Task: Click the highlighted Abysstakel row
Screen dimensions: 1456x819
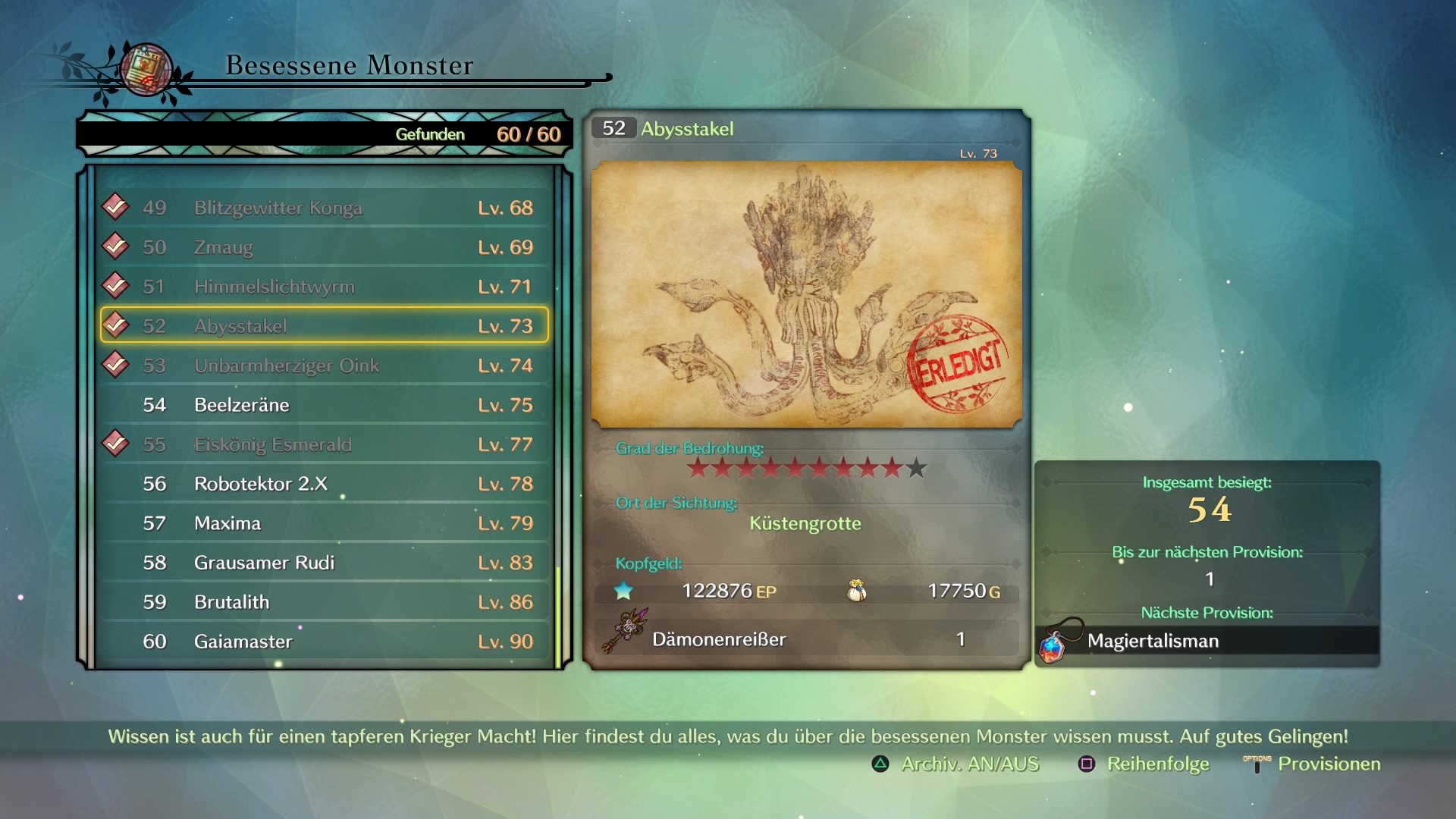Action: coord(325,326)
